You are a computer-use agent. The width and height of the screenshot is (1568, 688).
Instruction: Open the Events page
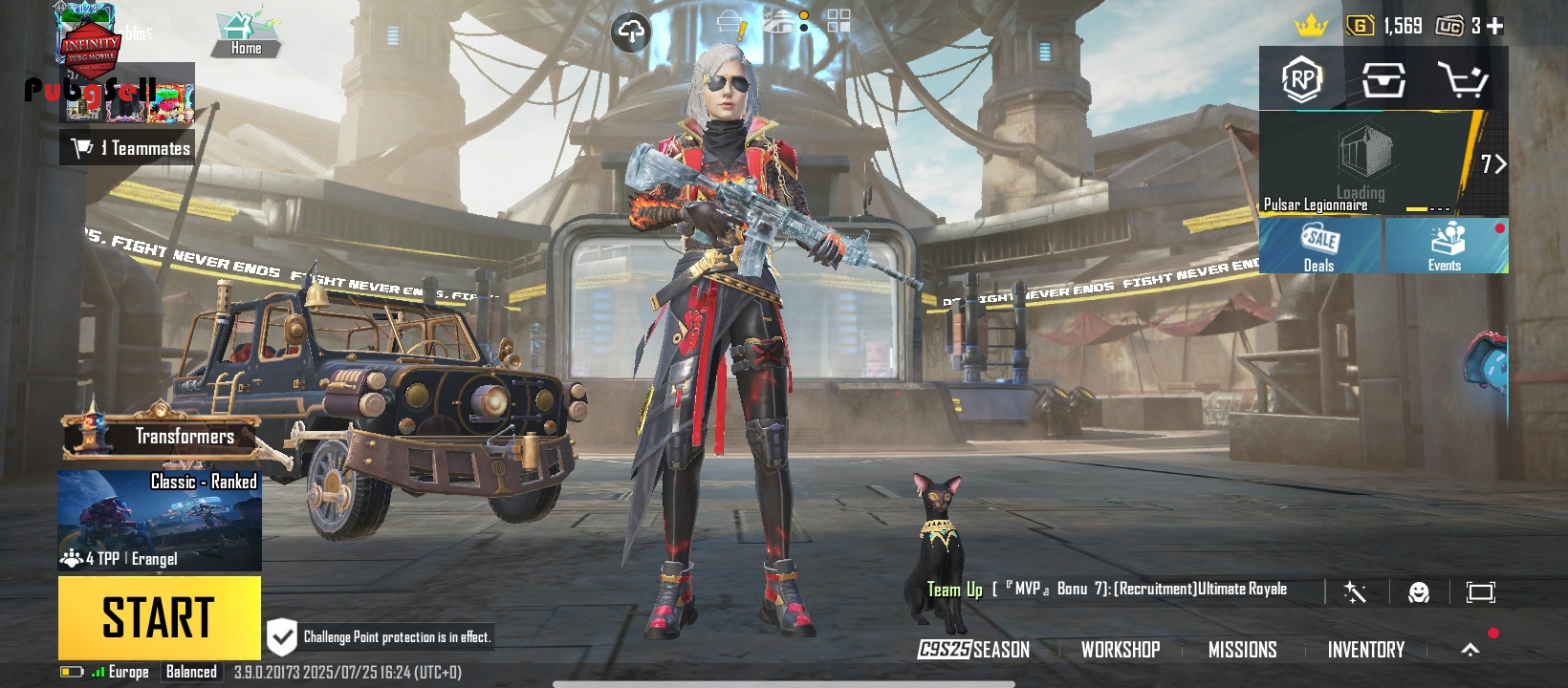(1445, 247)
